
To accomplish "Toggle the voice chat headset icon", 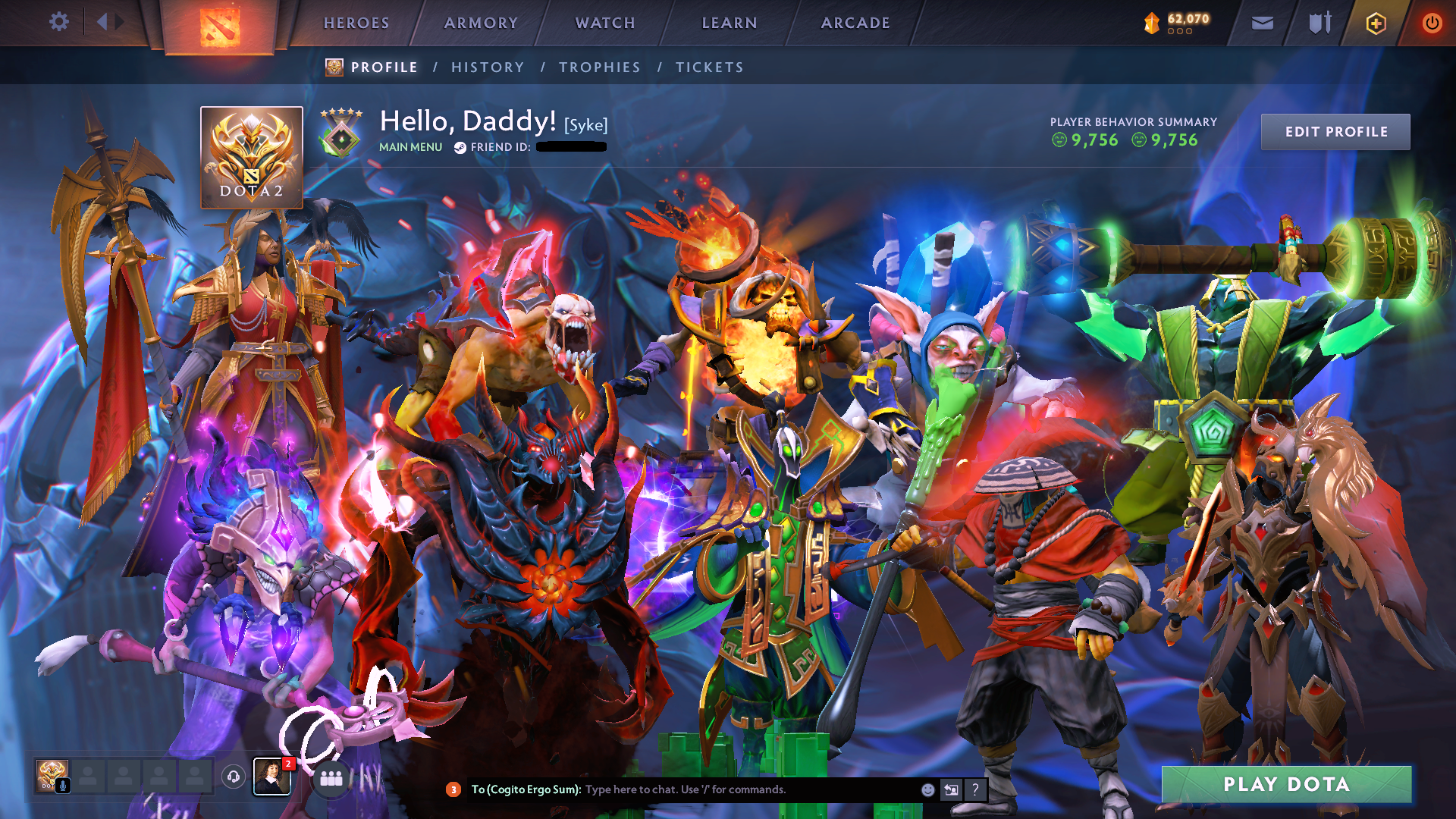I will tap(233, 778).
